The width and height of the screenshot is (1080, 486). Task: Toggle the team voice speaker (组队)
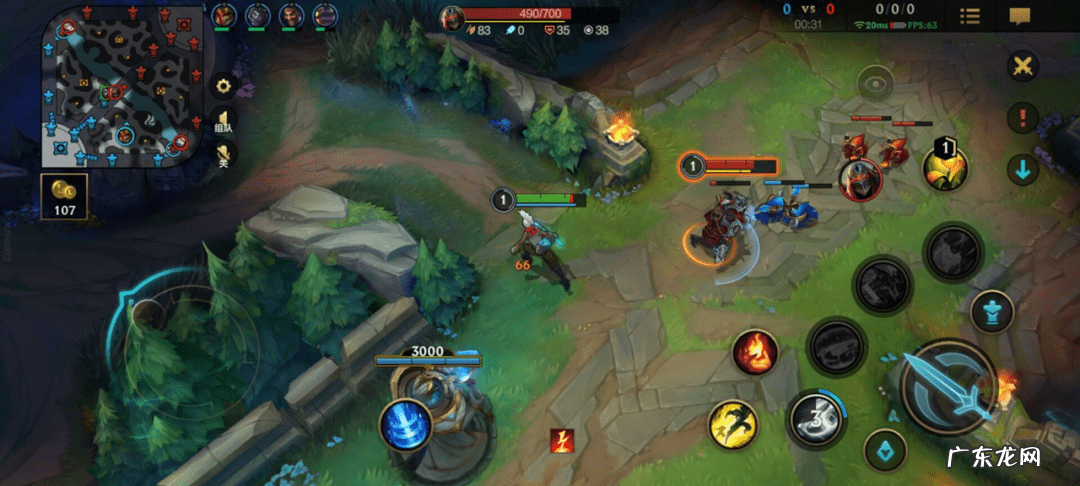pyautogui.click(x=224, y=121)
